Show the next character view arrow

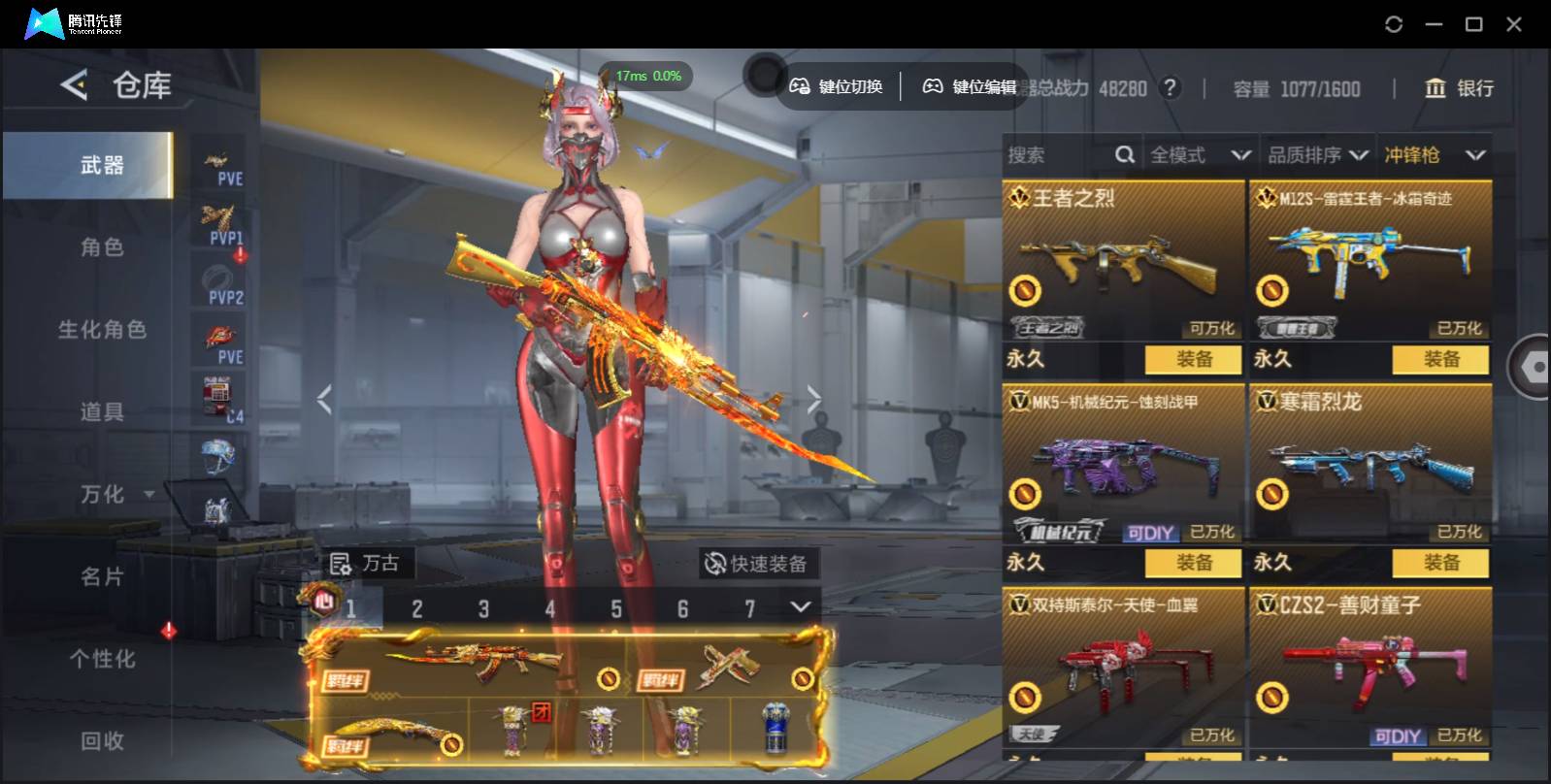[813, 398]
